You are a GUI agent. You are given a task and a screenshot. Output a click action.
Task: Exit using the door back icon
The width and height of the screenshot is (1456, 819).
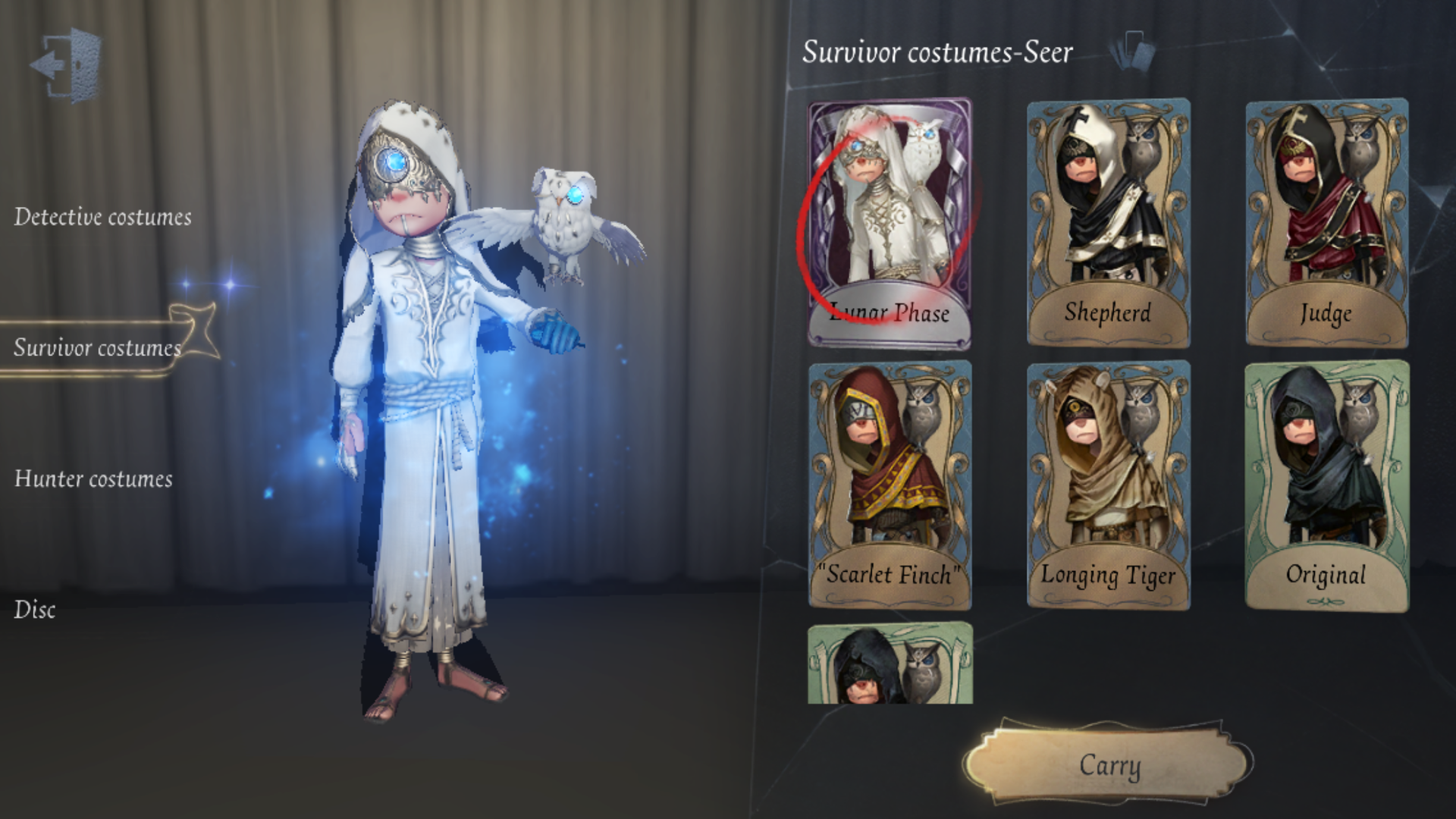click(x=67, y=65)
